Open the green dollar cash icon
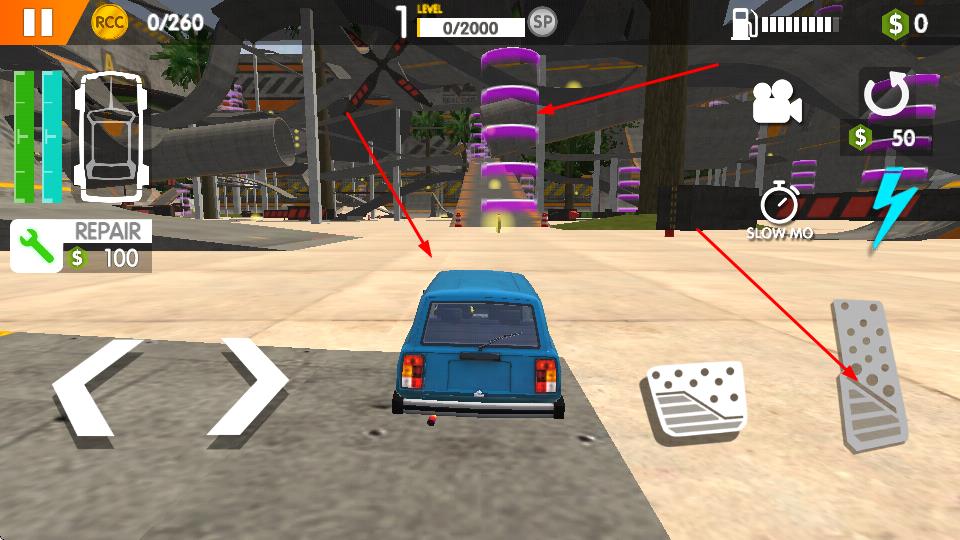The height and width of the screenshot is (540, 960). click(894, 23)
